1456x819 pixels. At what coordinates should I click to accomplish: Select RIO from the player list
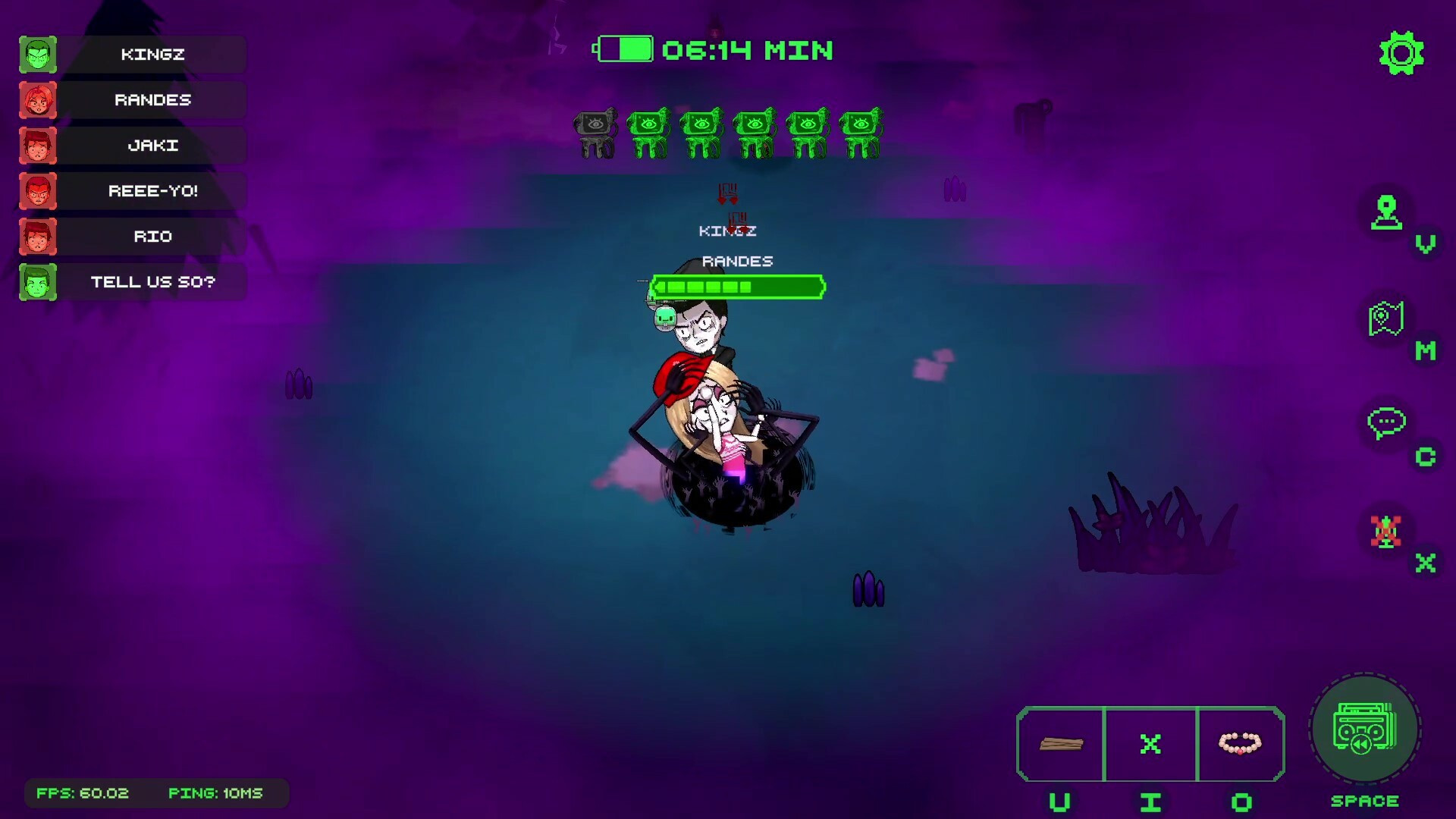click(152, 237)
